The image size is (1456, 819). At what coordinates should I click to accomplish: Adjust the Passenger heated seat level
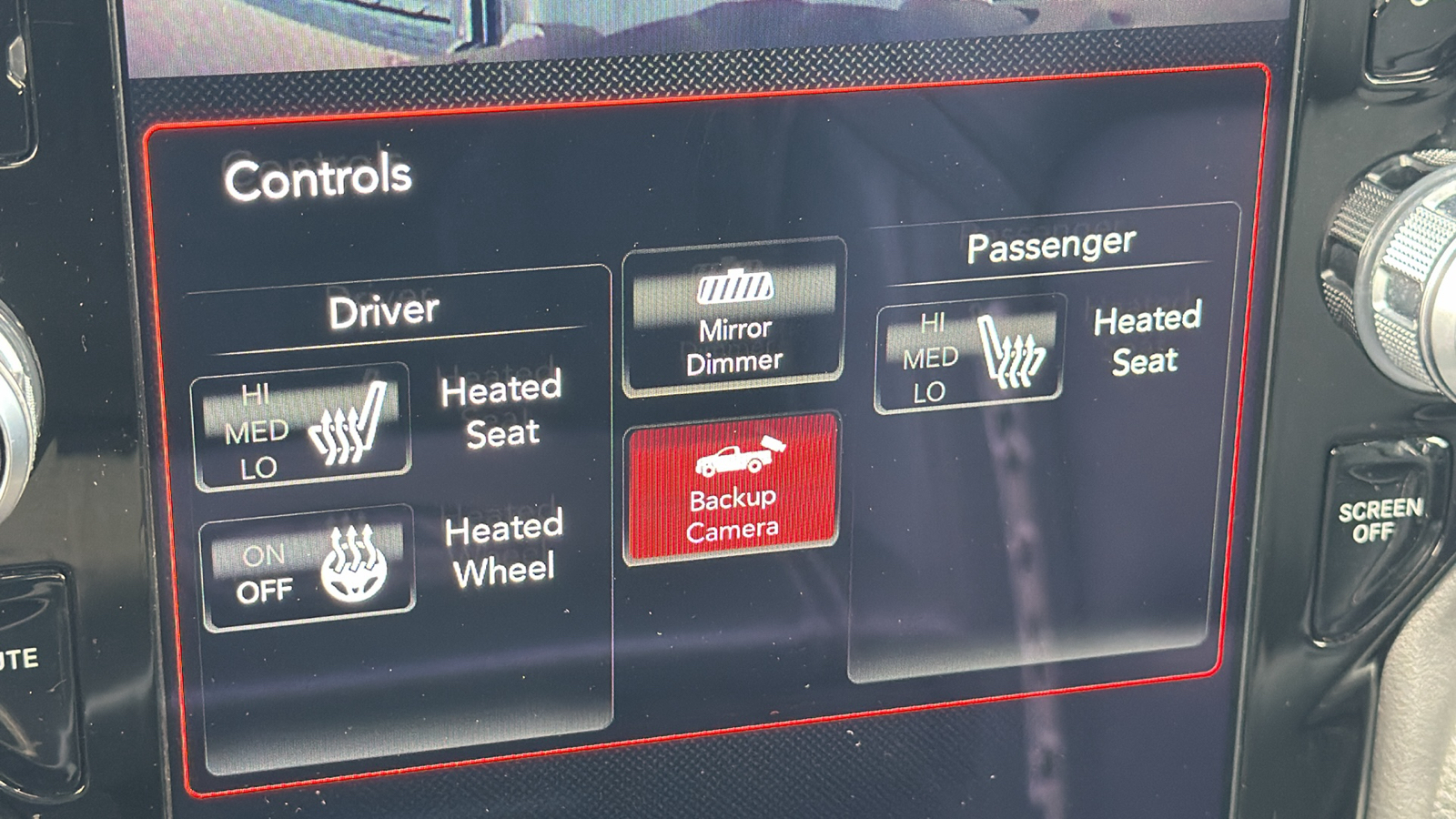969,353
